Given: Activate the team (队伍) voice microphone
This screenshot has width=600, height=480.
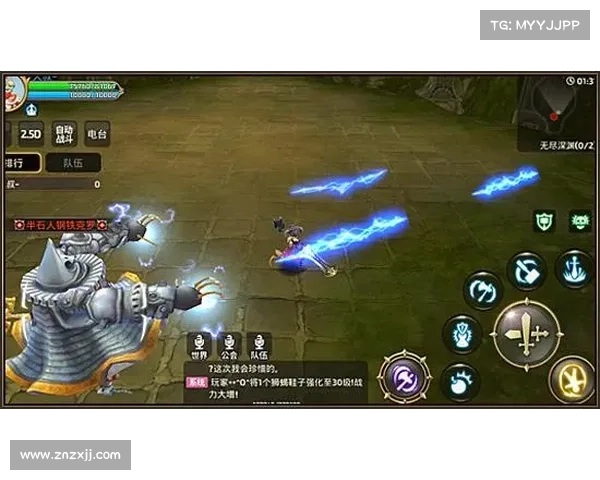Looking at the screenshot, I should coord(259,341).
